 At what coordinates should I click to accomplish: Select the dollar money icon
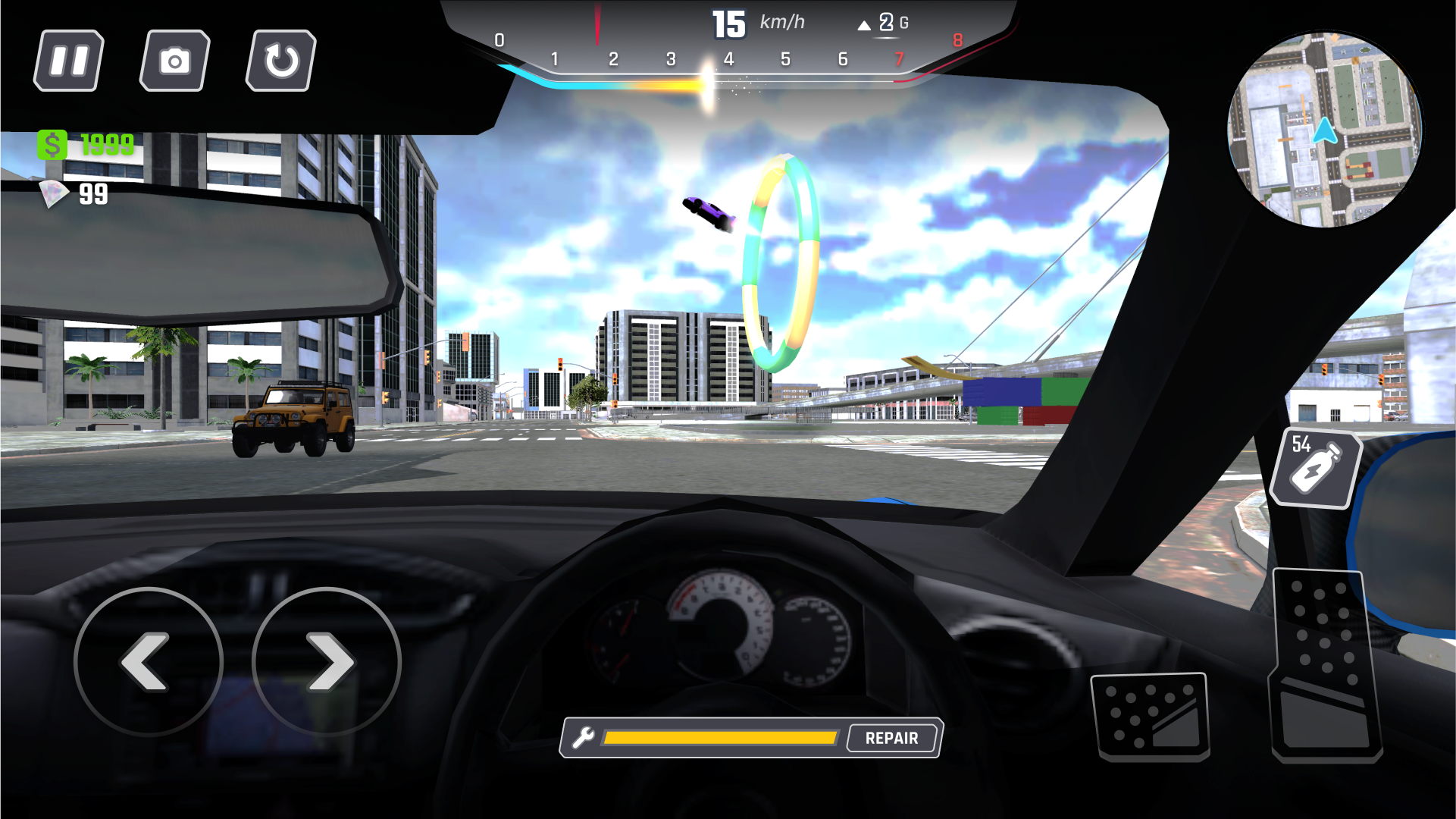click(x=52, y=144)
